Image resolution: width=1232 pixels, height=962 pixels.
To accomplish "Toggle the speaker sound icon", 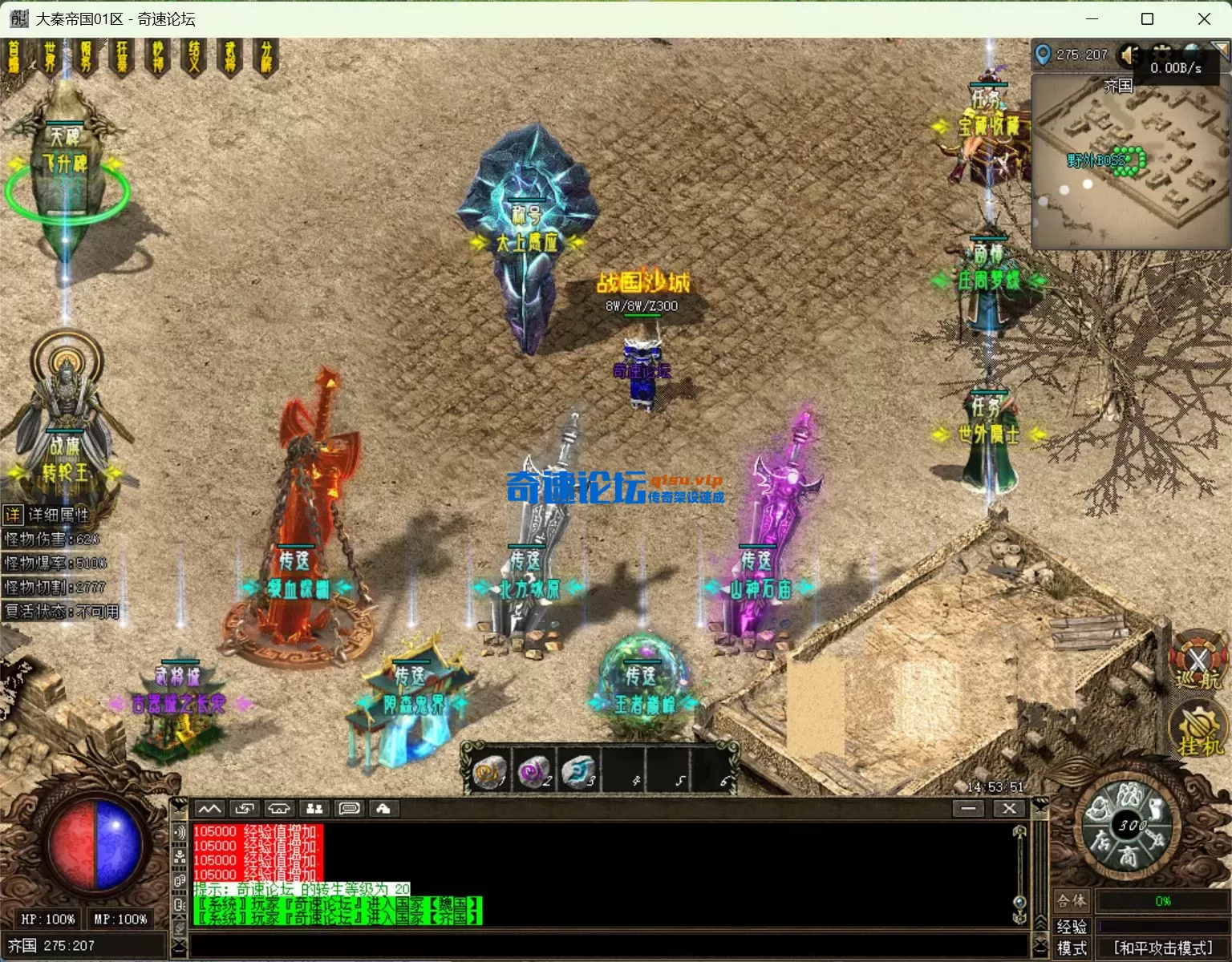I will pos(1130,55).
